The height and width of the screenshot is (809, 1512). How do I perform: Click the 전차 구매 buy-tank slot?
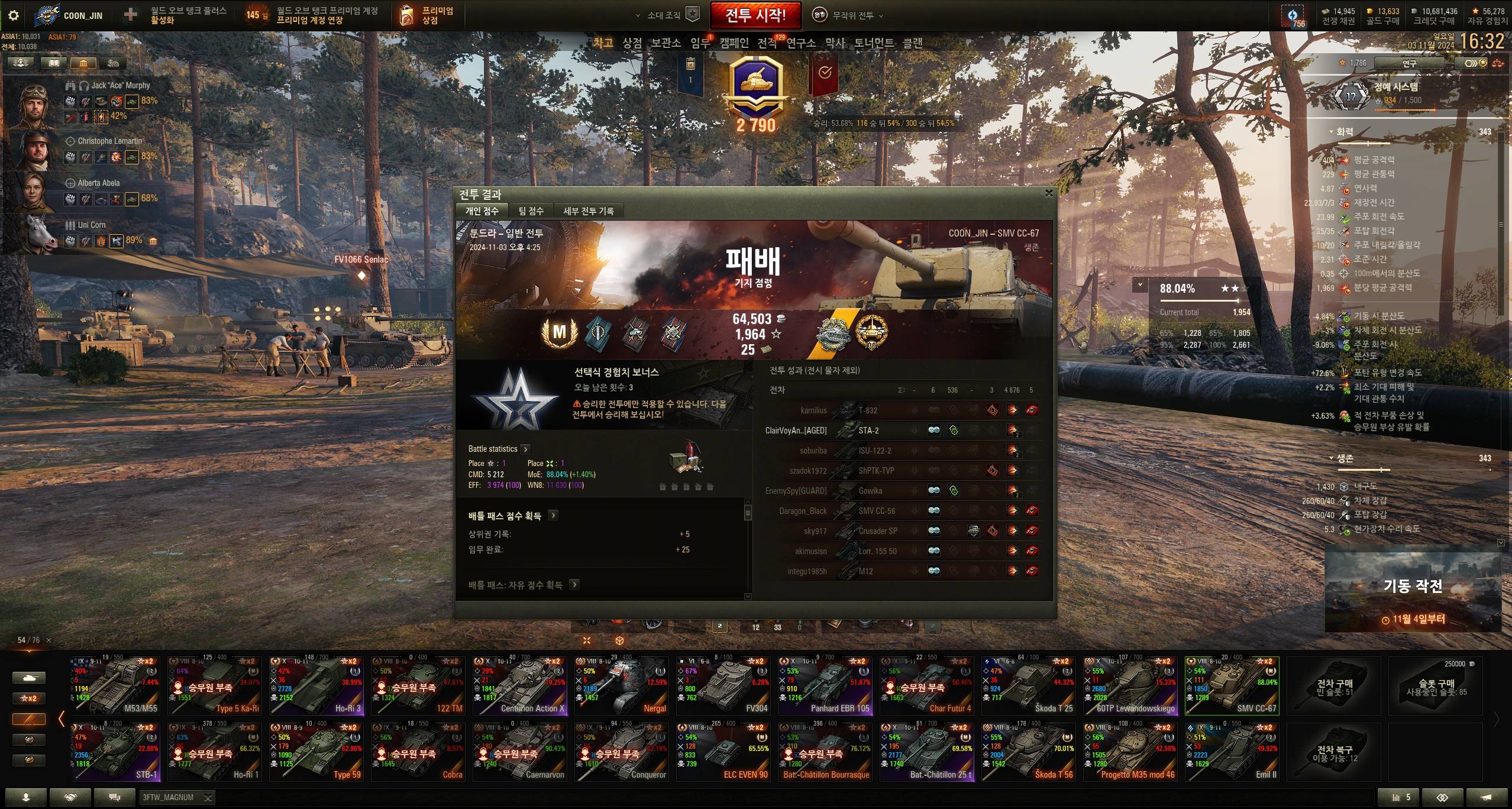(1335, 686)
